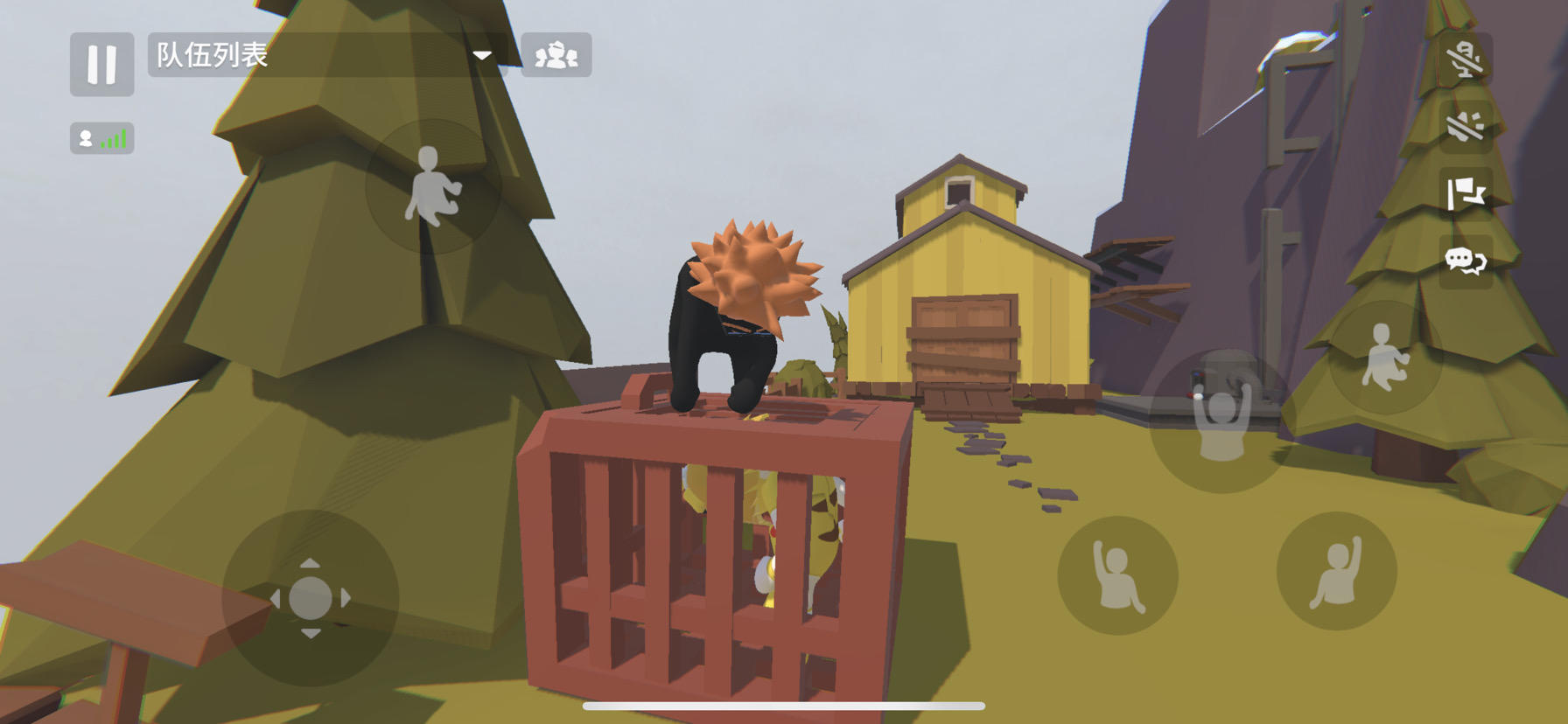Open the report flag panel

(1466, 196)
